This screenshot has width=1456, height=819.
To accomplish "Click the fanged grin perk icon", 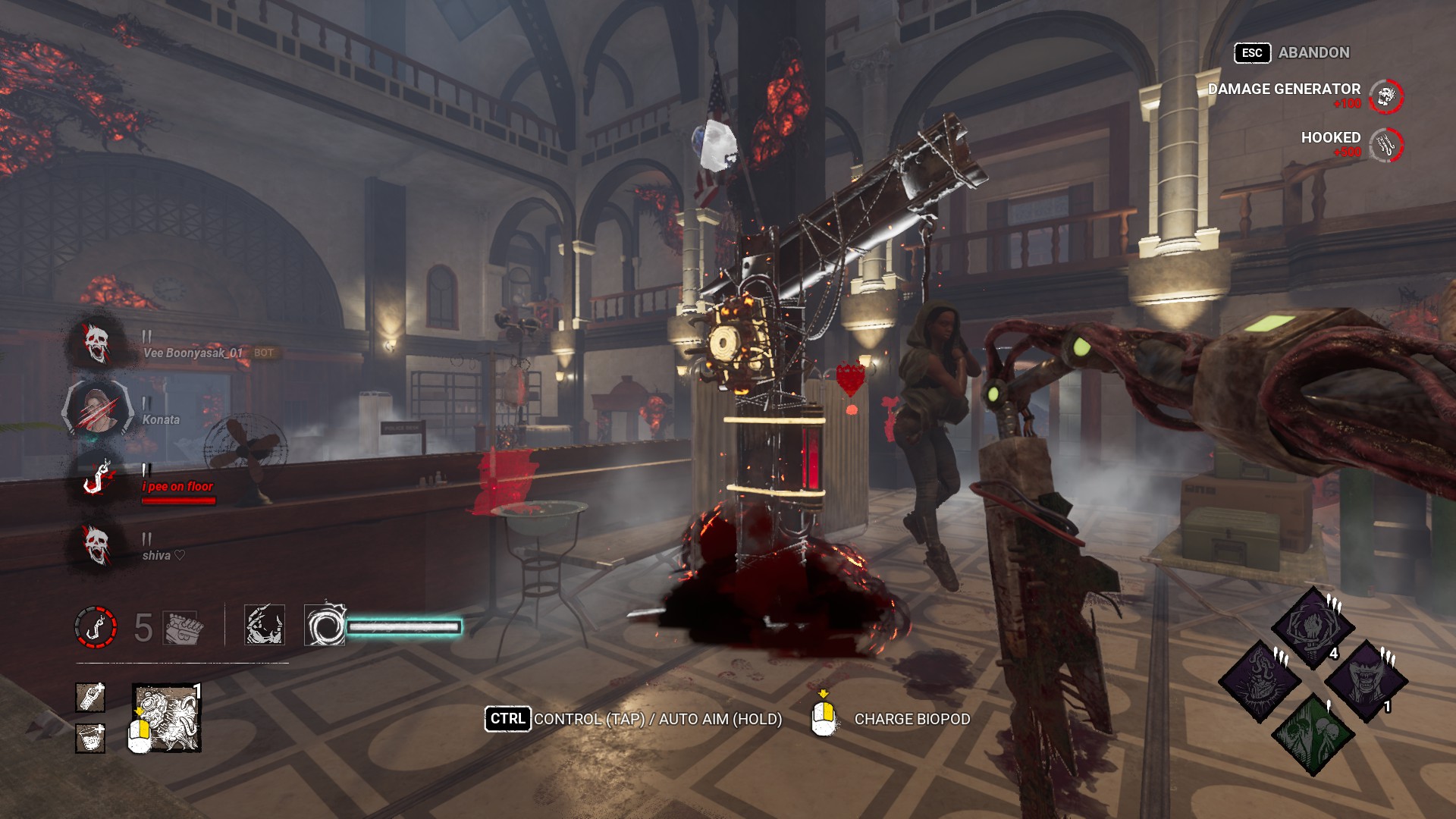I will [x=1366, y=681].
